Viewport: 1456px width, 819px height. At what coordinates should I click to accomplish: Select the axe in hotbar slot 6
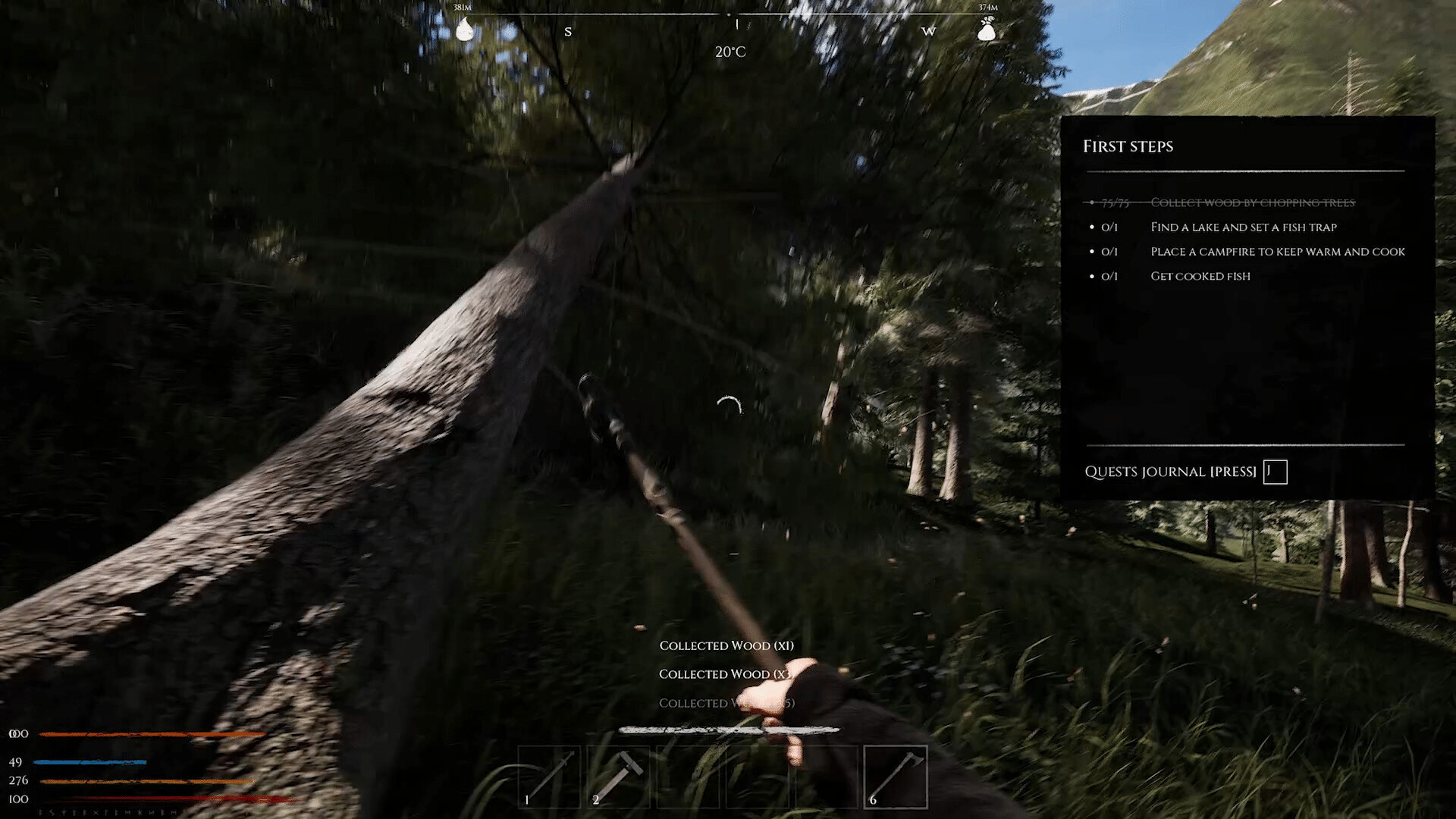point(896,777)
